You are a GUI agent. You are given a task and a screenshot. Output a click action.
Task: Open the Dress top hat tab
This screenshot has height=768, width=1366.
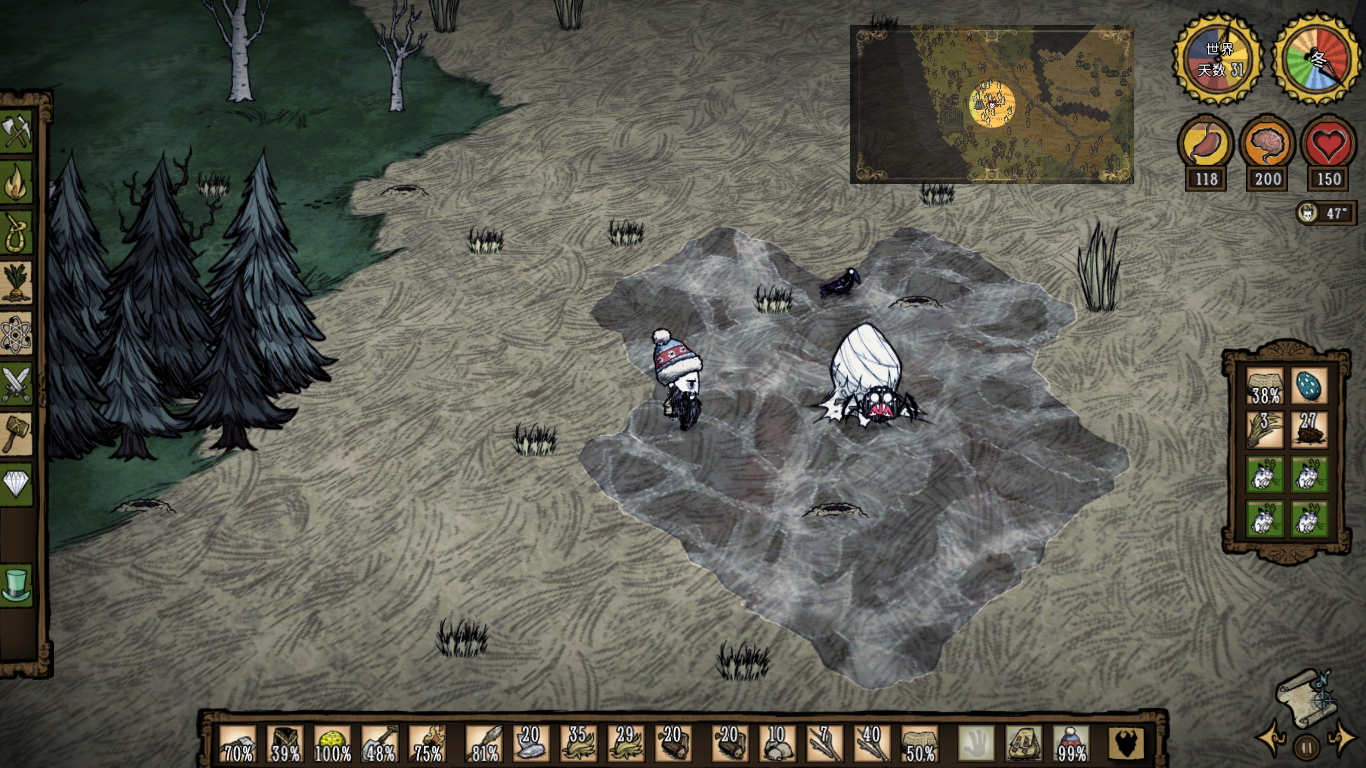17,585
